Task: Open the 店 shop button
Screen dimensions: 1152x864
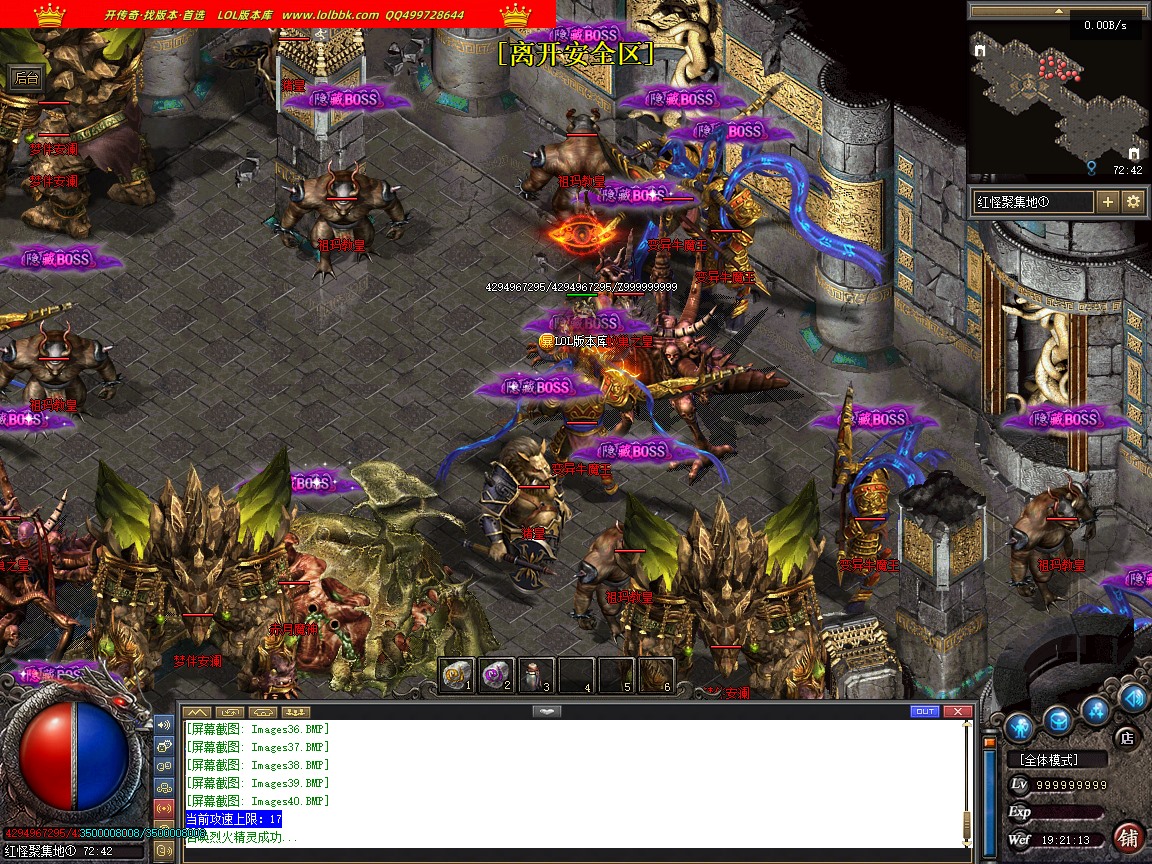Action: pyautogui.click(x=1126, y=738)
